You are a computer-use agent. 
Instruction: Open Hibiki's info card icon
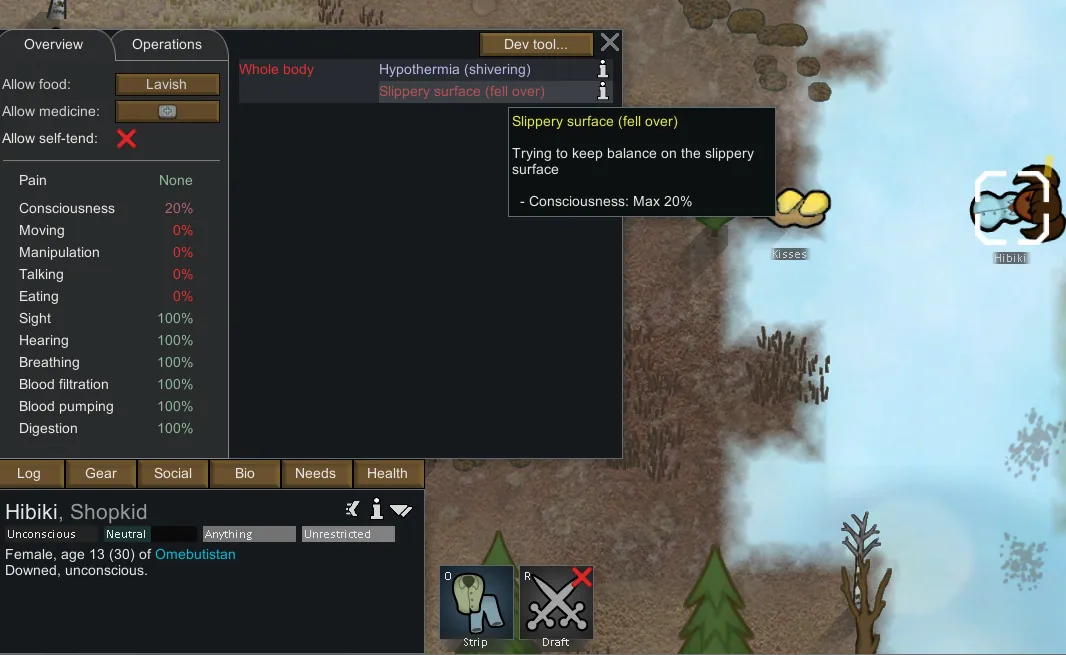coord(377,510)
